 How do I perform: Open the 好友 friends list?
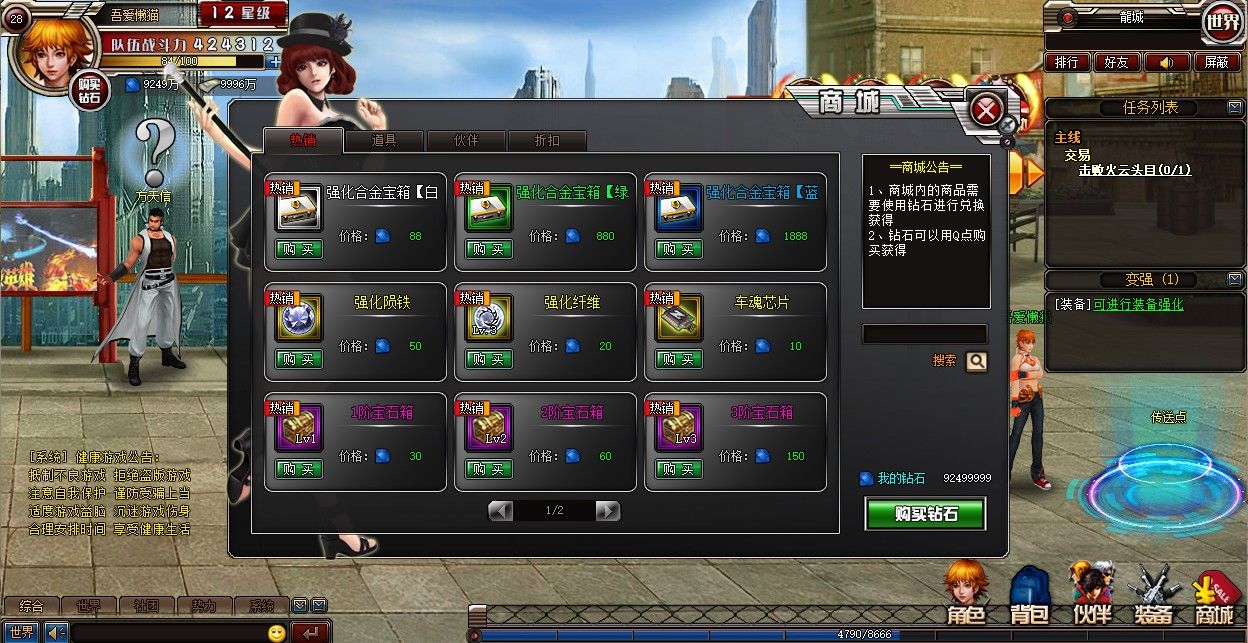[1116, 62]
